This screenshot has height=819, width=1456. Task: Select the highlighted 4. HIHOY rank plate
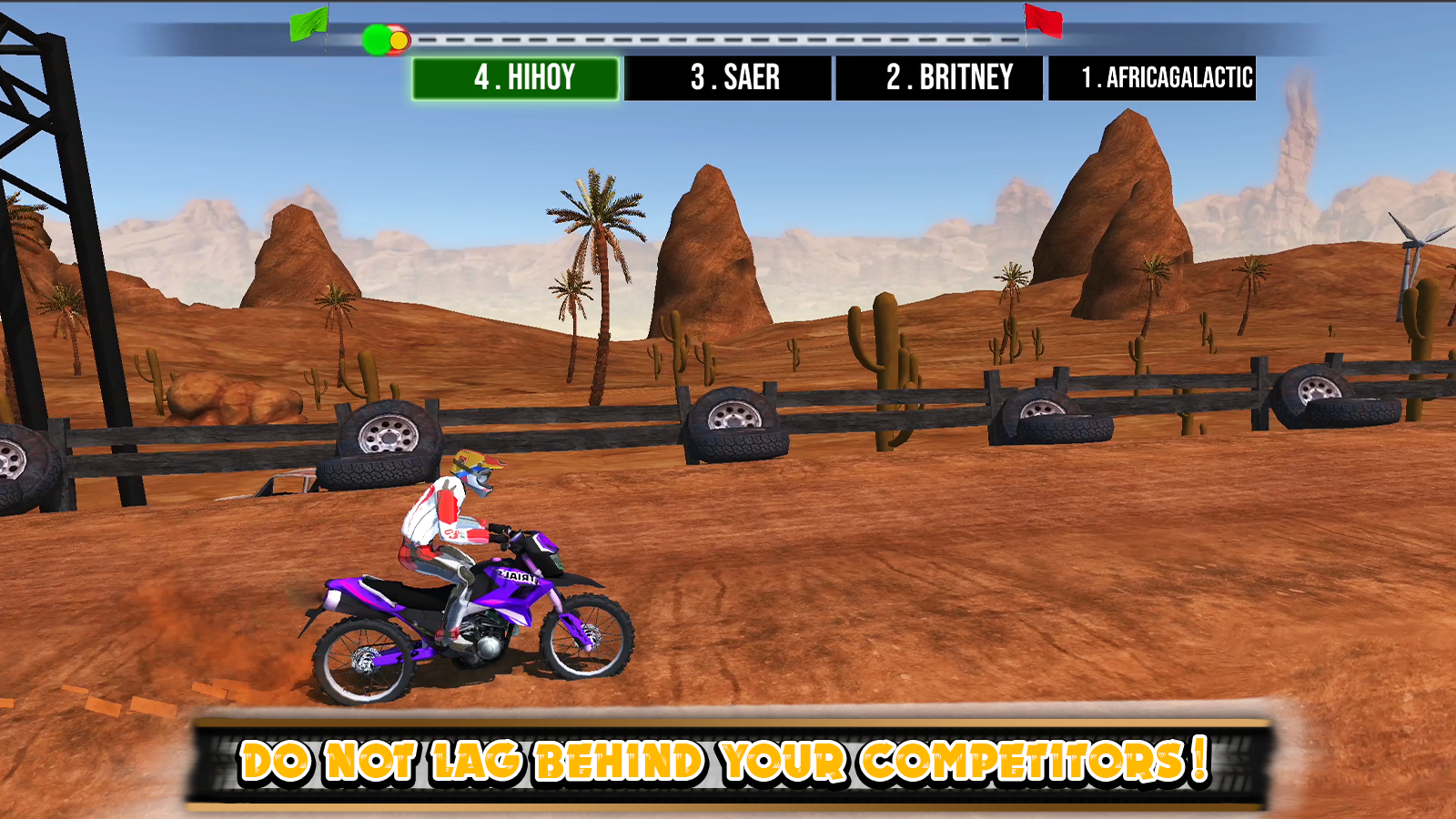click(517, 77)
